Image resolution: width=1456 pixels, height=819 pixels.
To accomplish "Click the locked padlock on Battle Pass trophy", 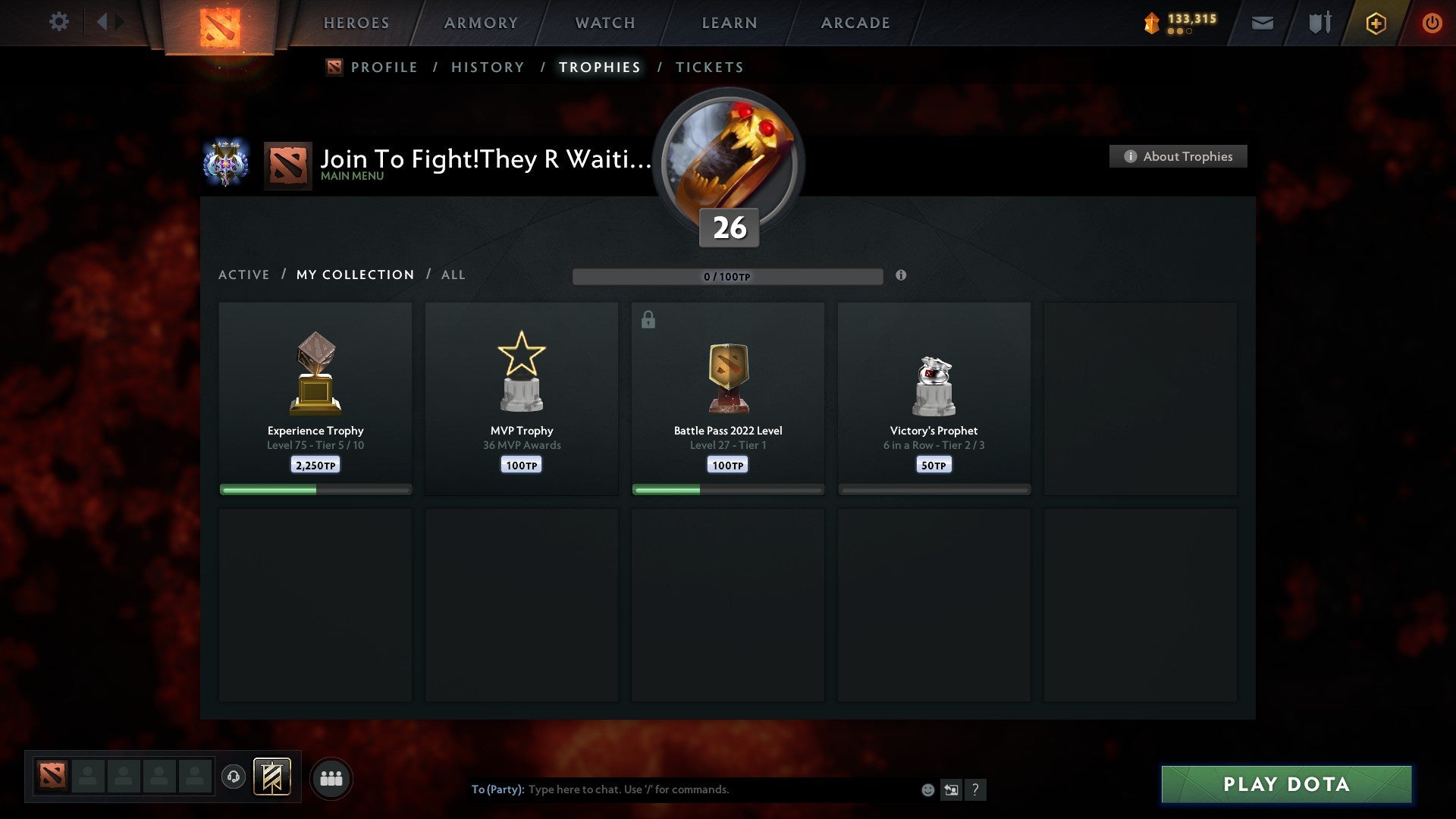I will click(x=648, y=319).
